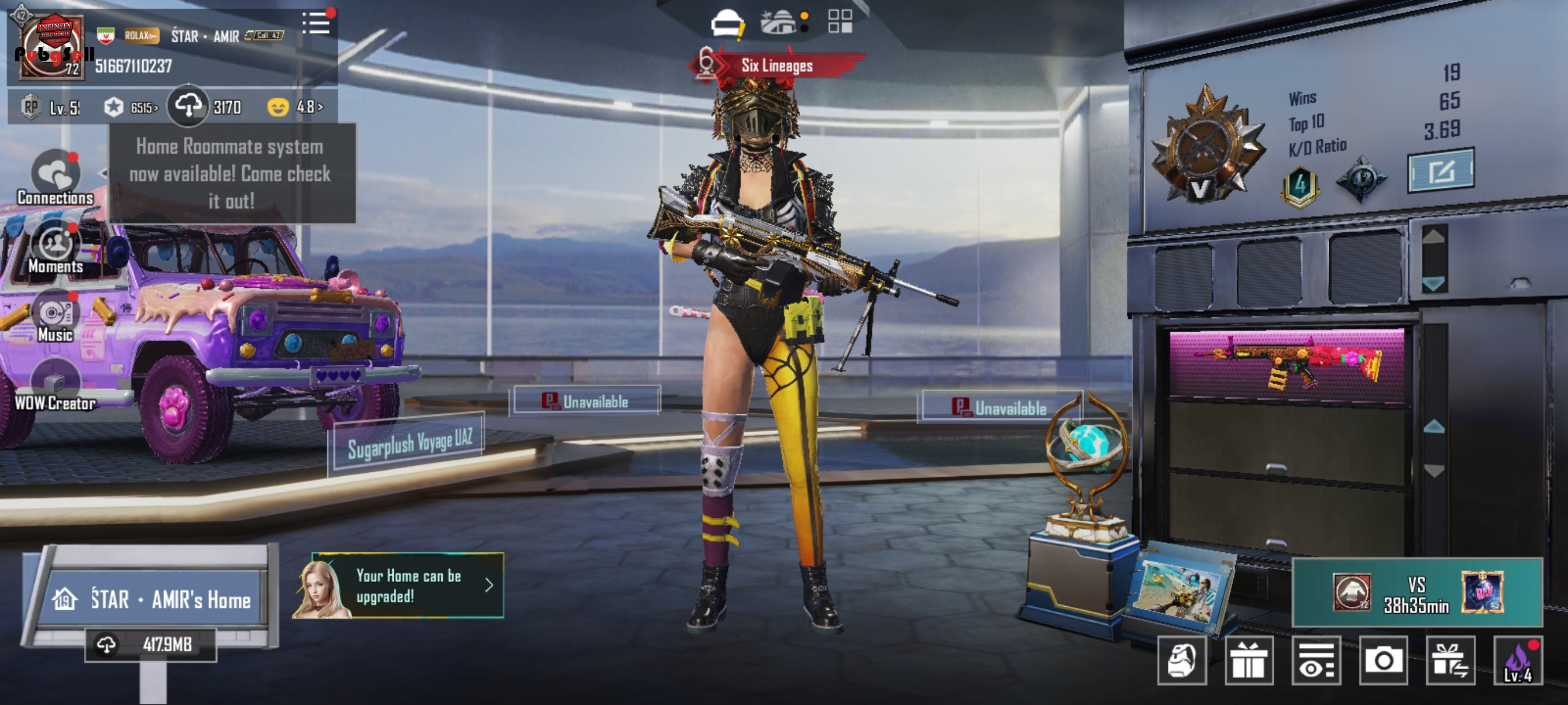This screenshot has width=1568, height=705.
Task: Tap the cloud download icon beside 3170
Action: tap(188, 106)
